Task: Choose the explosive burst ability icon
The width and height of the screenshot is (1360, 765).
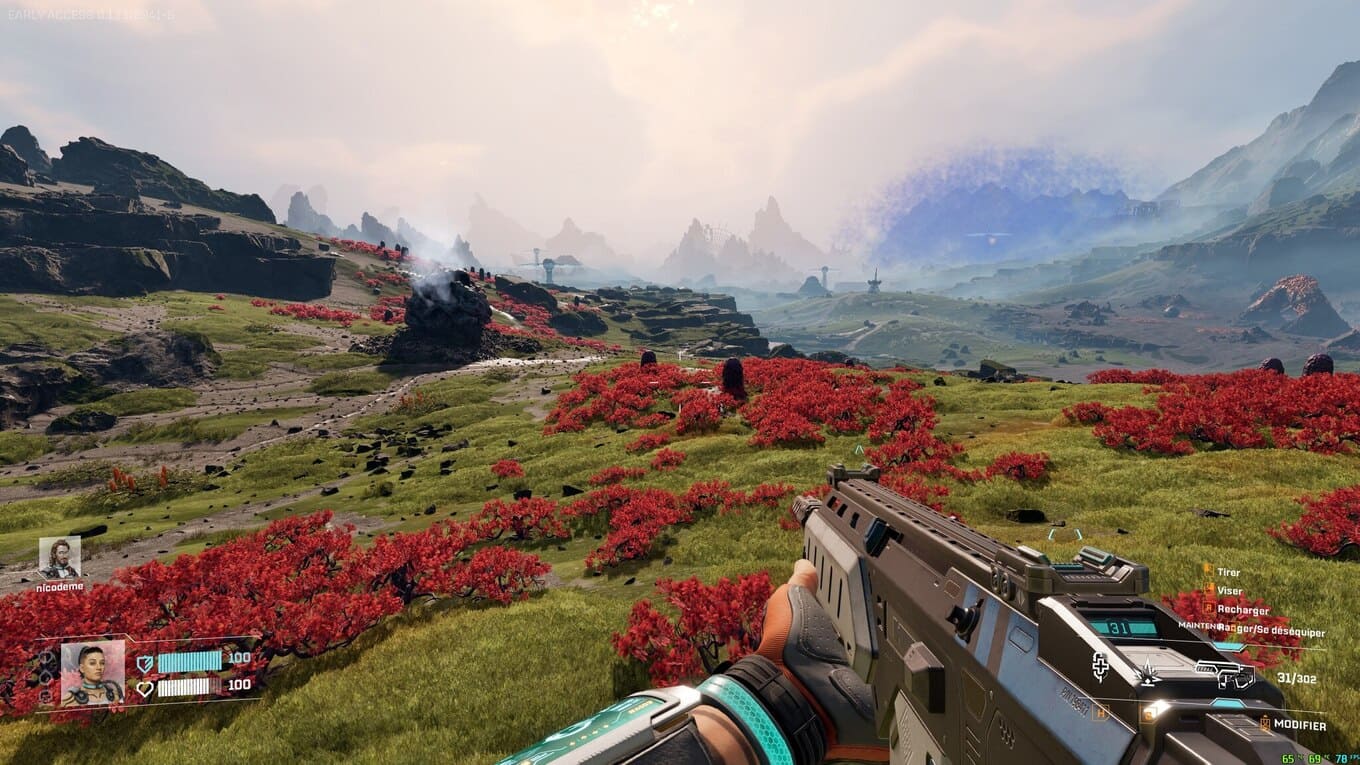Action: click(1149, 676)
